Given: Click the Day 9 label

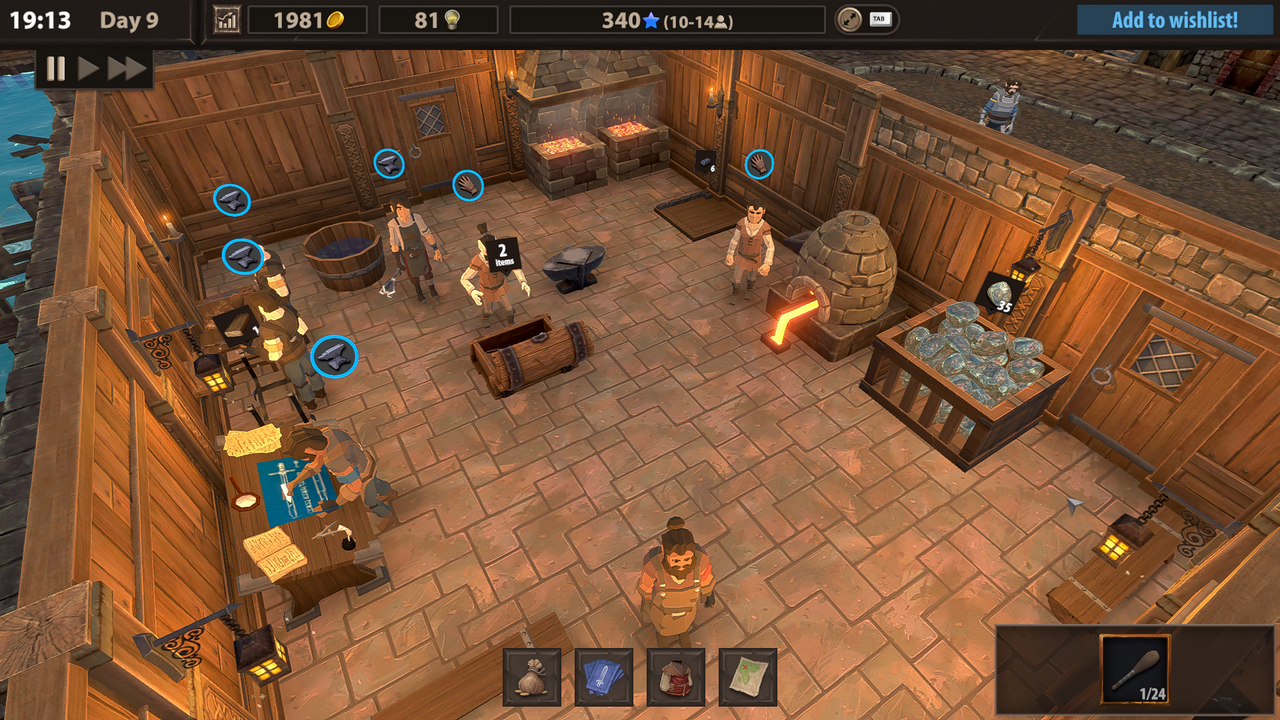Looking at the screenshot, I should (130, 19).
